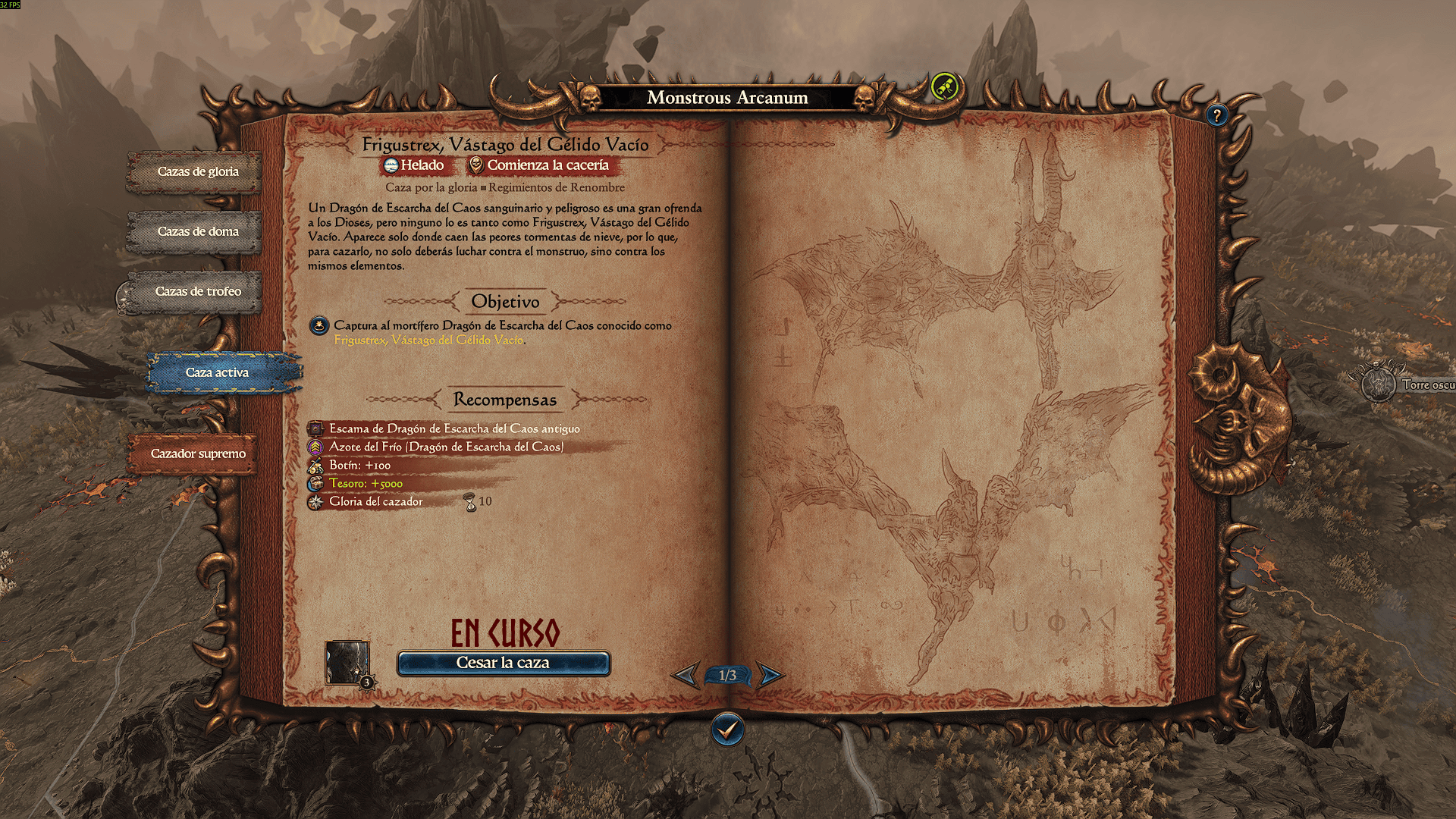1456x819 pixels.
Task: Select the hunter portrait thumbnail
Action: (347, 662)
